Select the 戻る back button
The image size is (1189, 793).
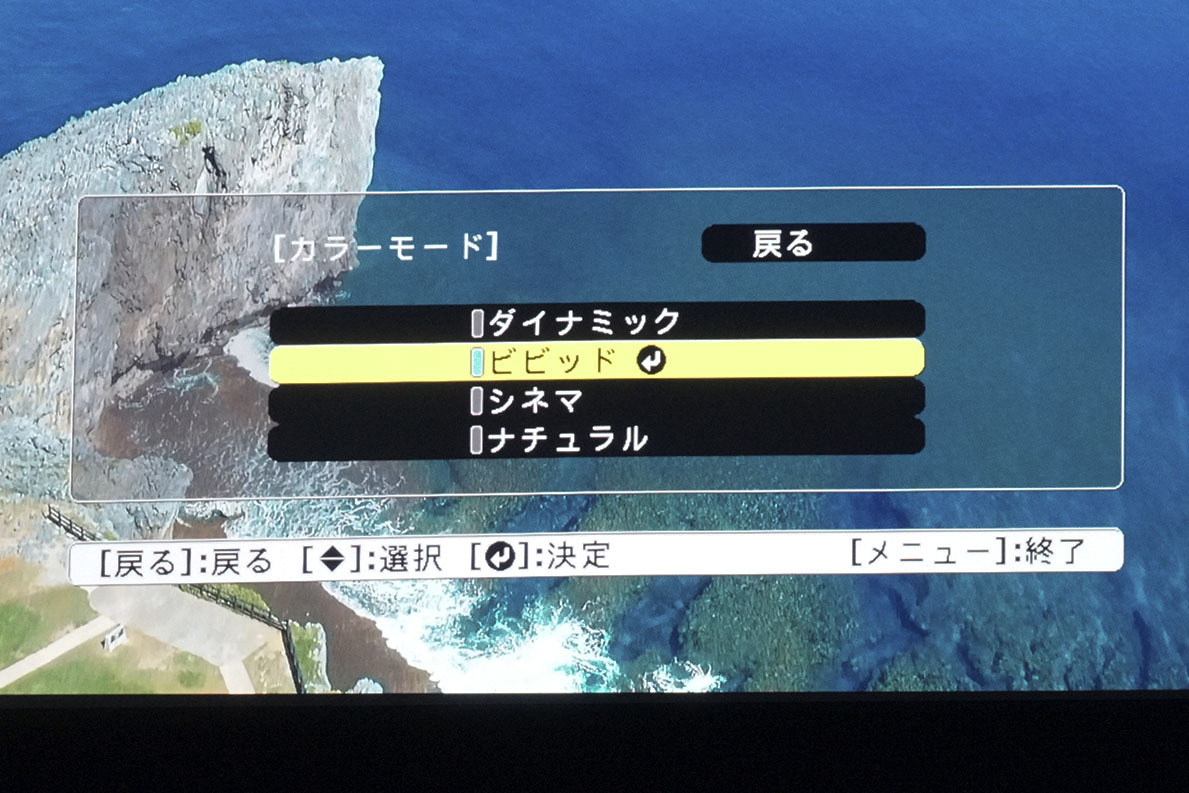pos(812,244)
